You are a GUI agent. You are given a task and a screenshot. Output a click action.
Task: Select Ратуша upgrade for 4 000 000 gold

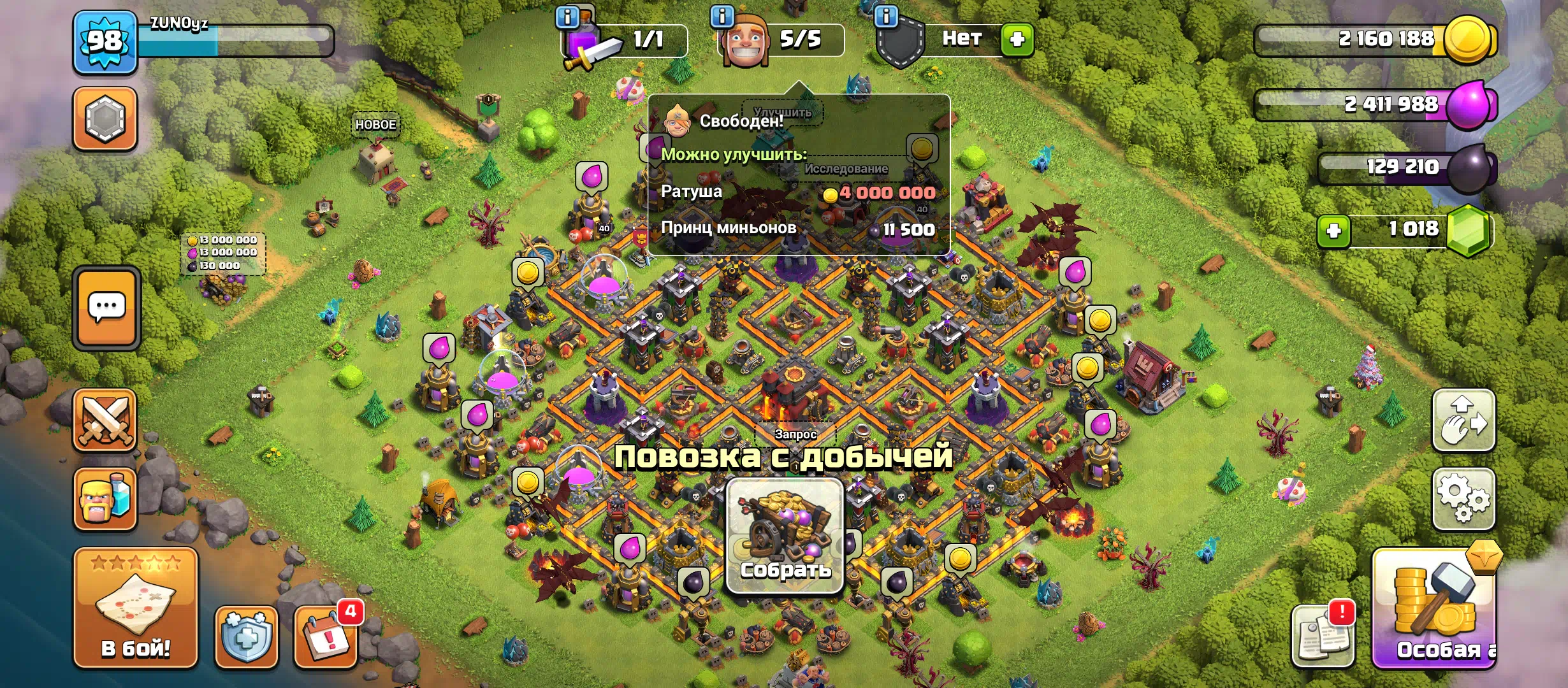[x=798, y=192]
